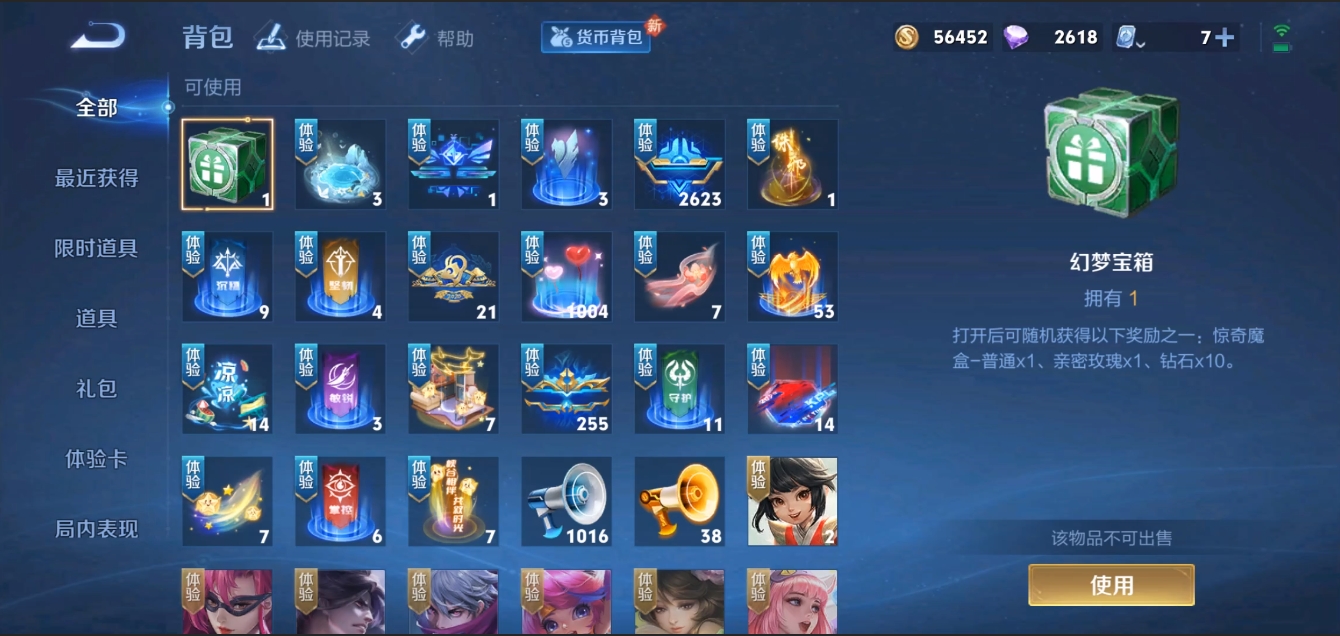1340x636 pixels.
Task: Switch to the 最近获得 tab
Action: tap(96, 178)
